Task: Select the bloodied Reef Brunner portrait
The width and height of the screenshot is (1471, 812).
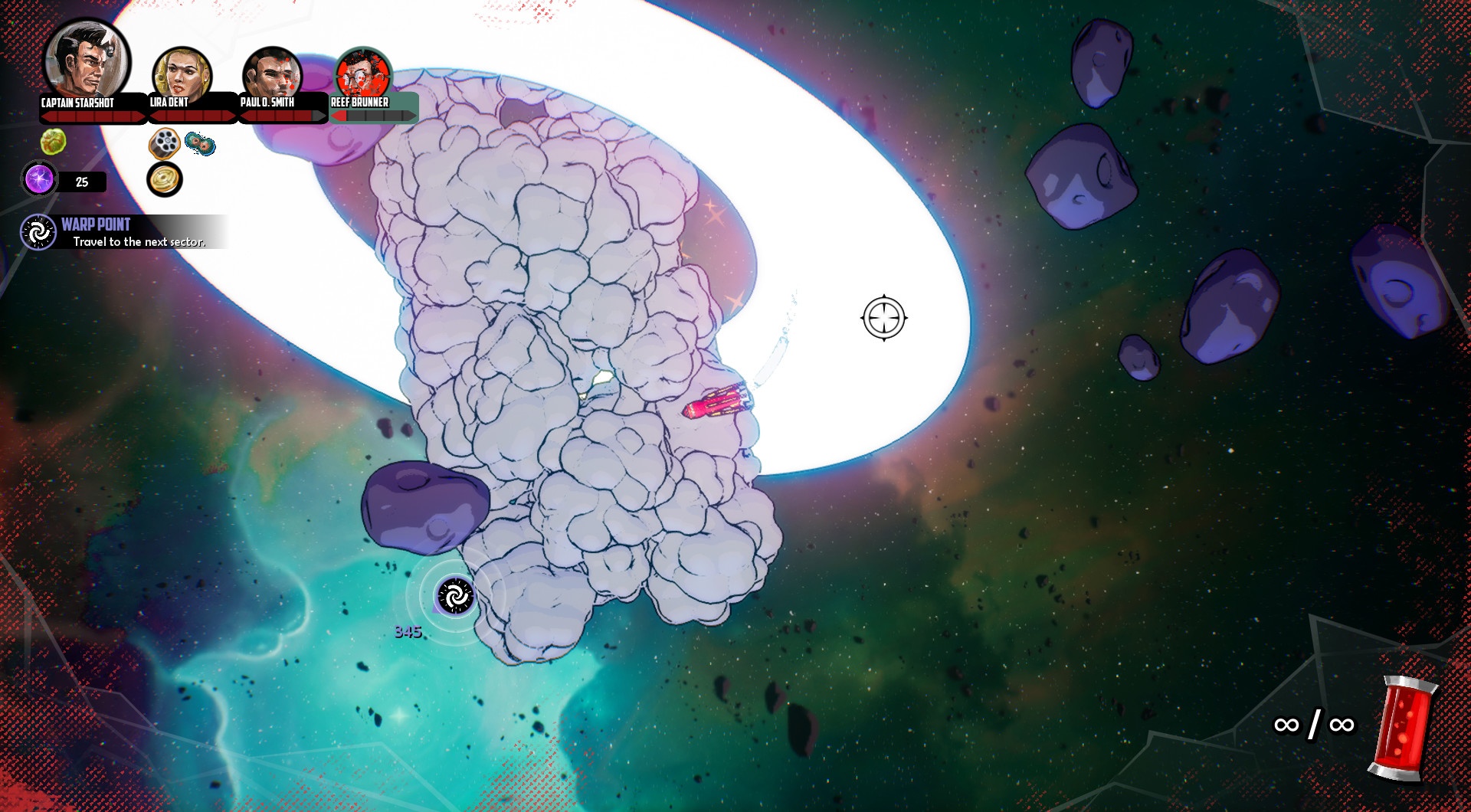Action: coord(363,74)
